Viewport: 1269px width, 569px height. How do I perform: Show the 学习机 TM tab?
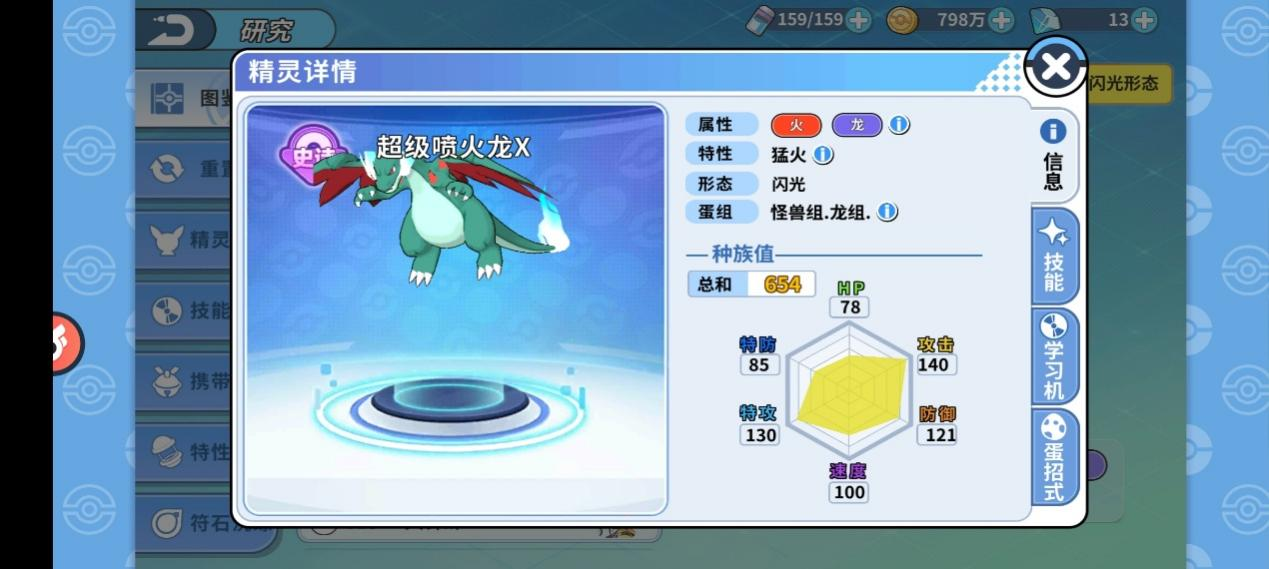1054,356
